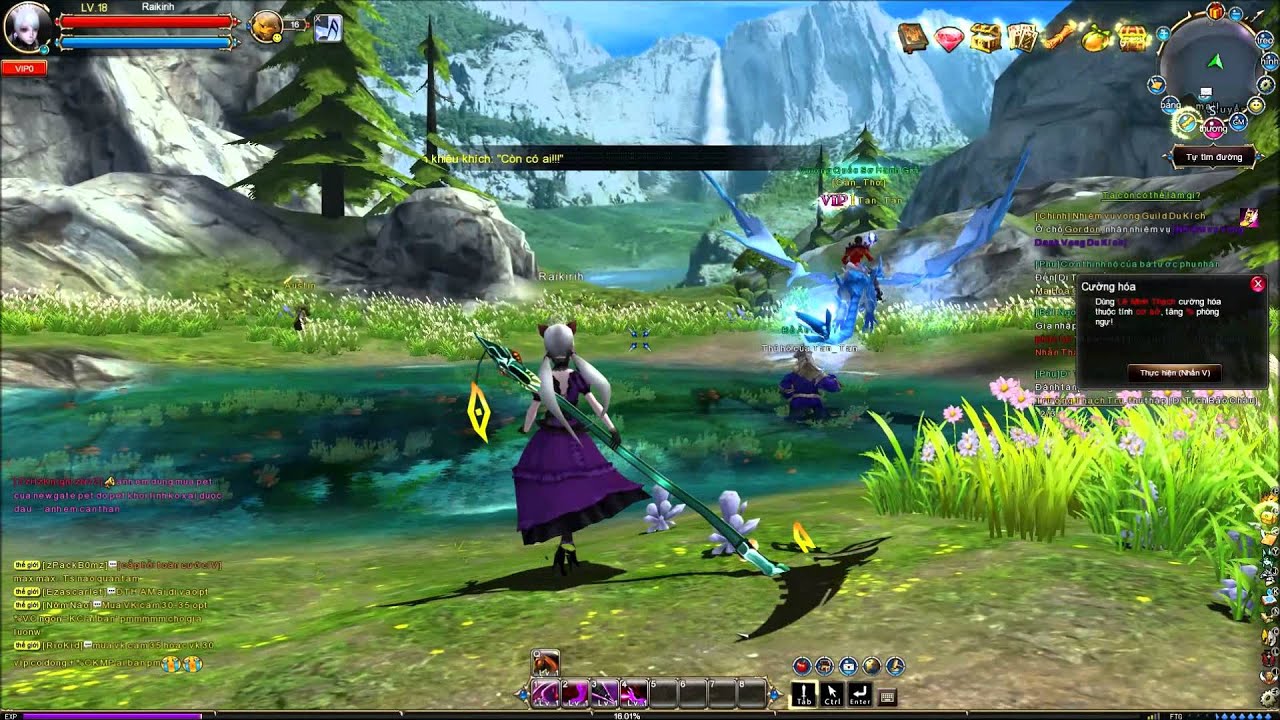Use the red apple potion icon on bottom bar
The image size is (1280, 720).
click(800, 665)
